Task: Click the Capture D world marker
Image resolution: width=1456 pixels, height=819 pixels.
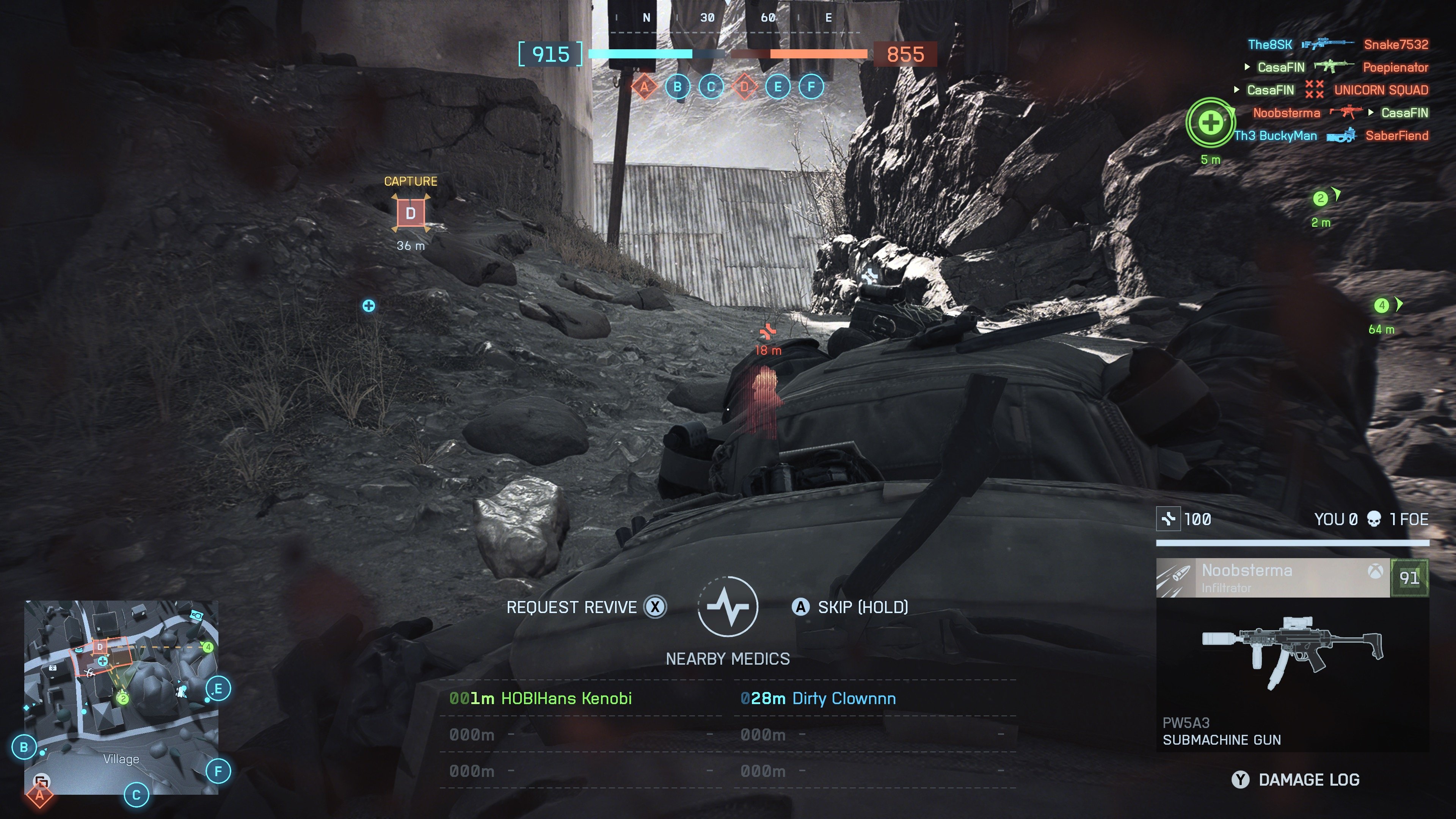Action: (411, 213)
